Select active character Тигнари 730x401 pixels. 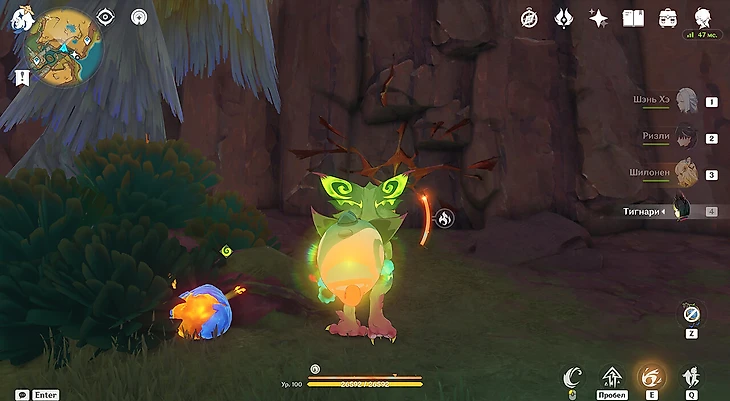685,210
